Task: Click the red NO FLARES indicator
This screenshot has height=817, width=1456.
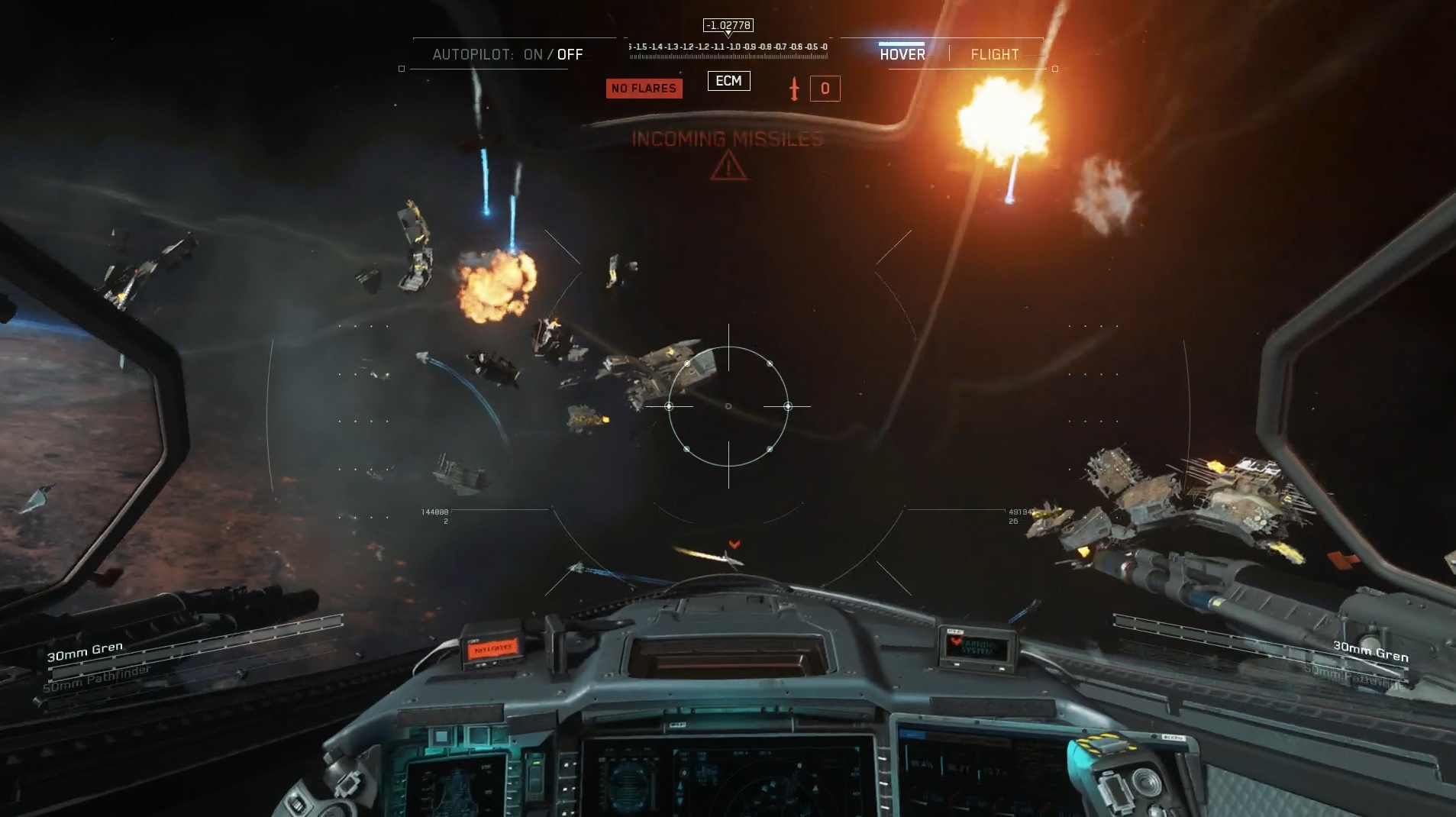Action: click(x=644, y=89)
